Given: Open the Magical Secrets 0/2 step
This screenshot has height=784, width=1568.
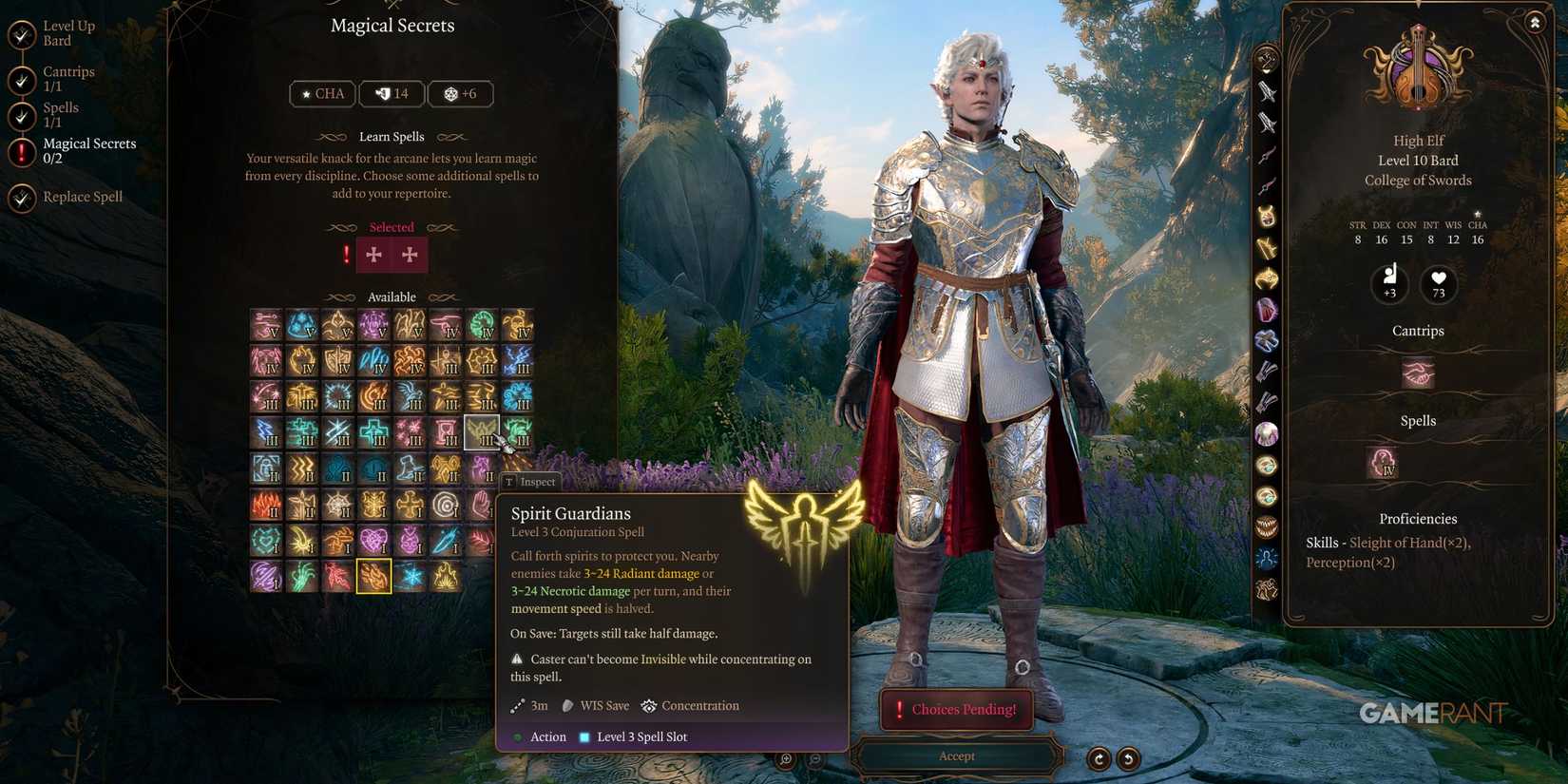Looking at the screenshot, I should (89, 150).
